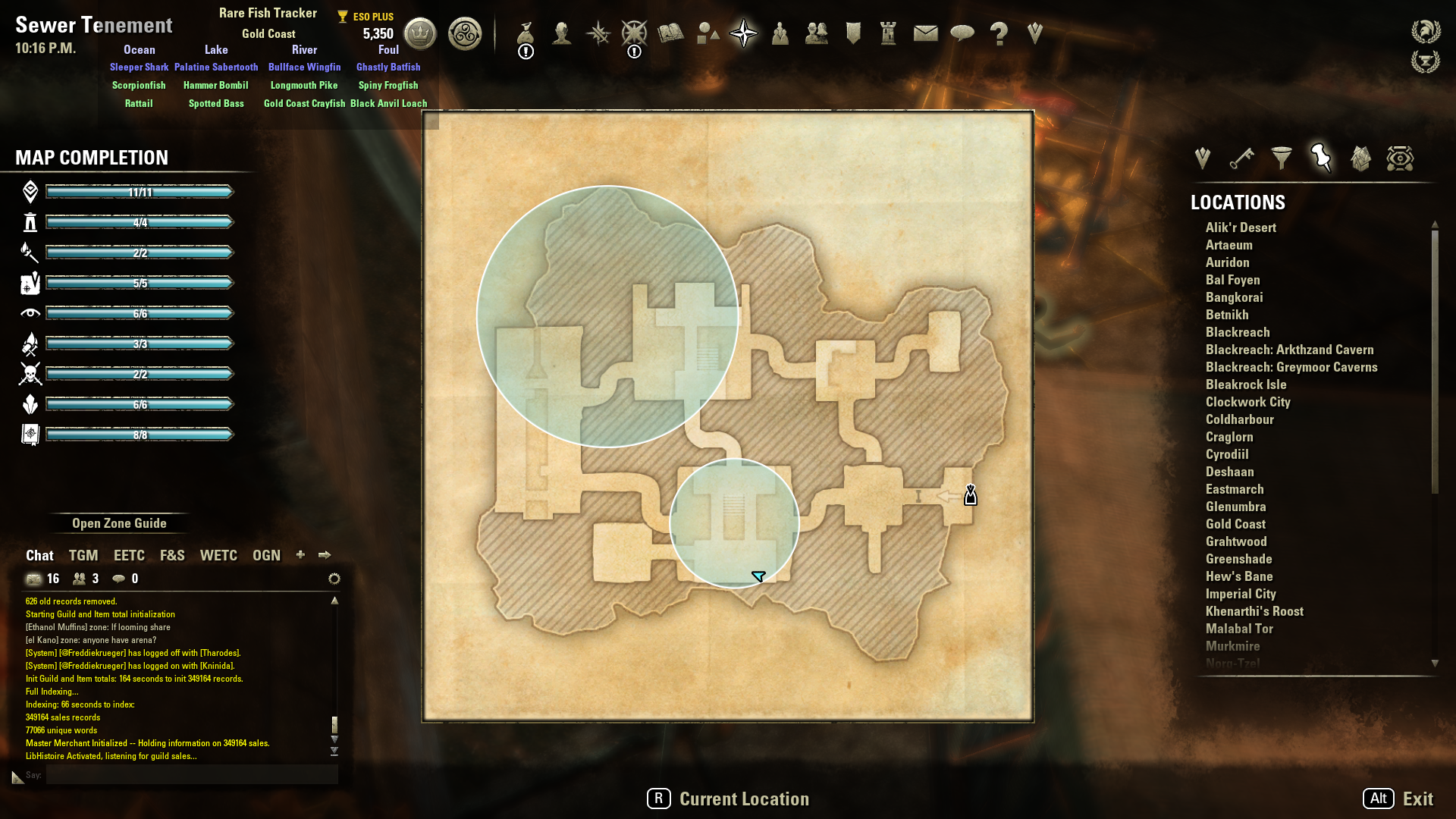Open the guild tower icon

tap(888, 33)
